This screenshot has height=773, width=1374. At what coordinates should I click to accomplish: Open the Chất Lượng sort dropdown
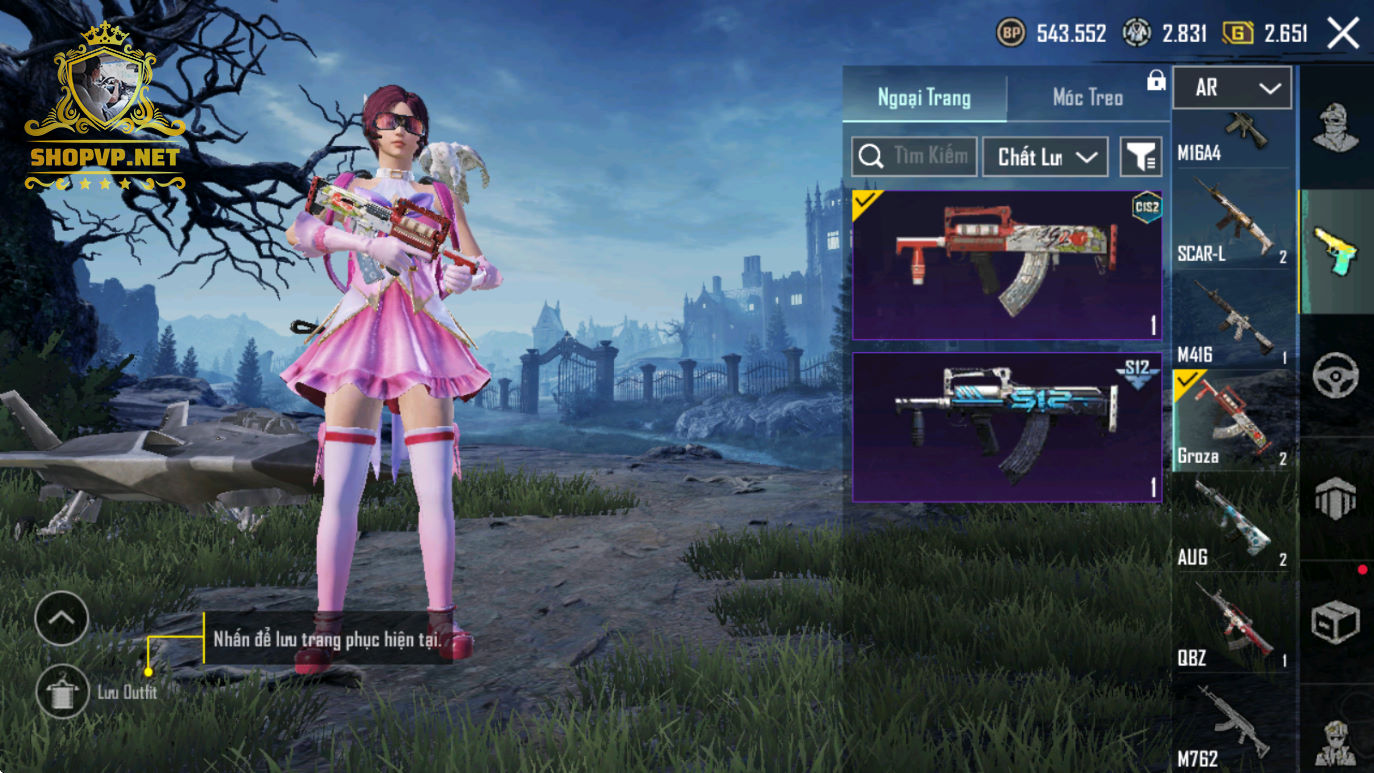tap(1045, 157)
